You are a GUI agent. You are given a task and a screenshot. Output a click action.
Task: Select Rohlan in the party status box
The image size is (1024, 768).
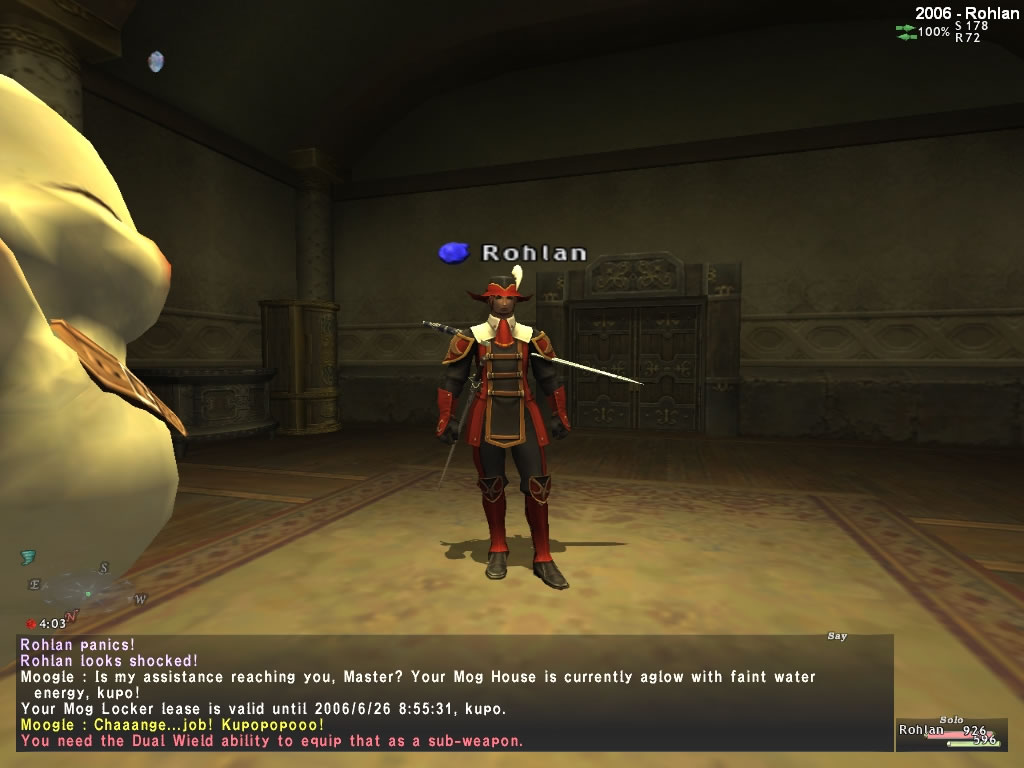tap(921, 730)
